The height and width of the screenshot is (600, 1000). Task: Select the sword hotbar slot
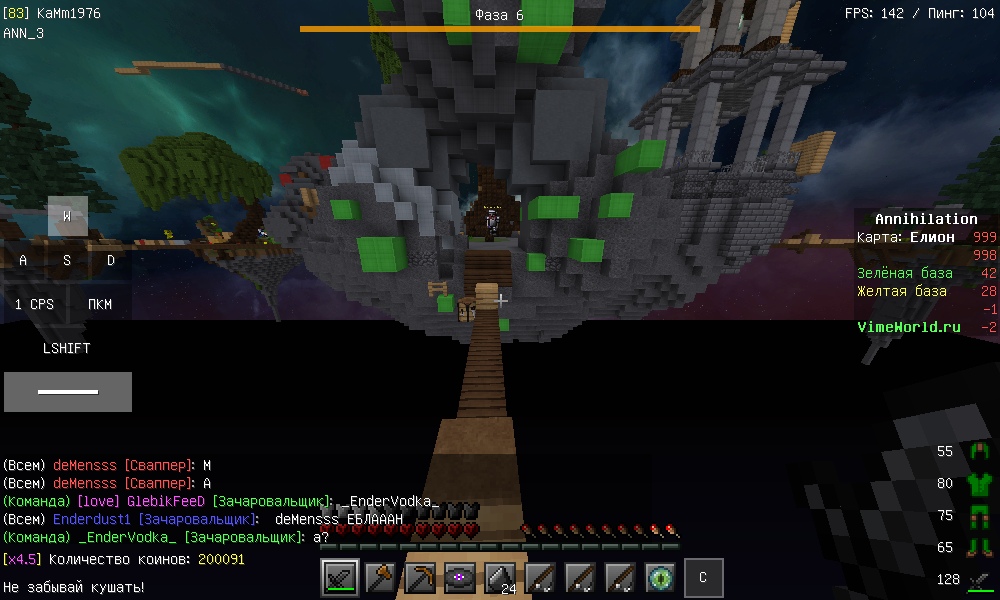tap(341, 577)
